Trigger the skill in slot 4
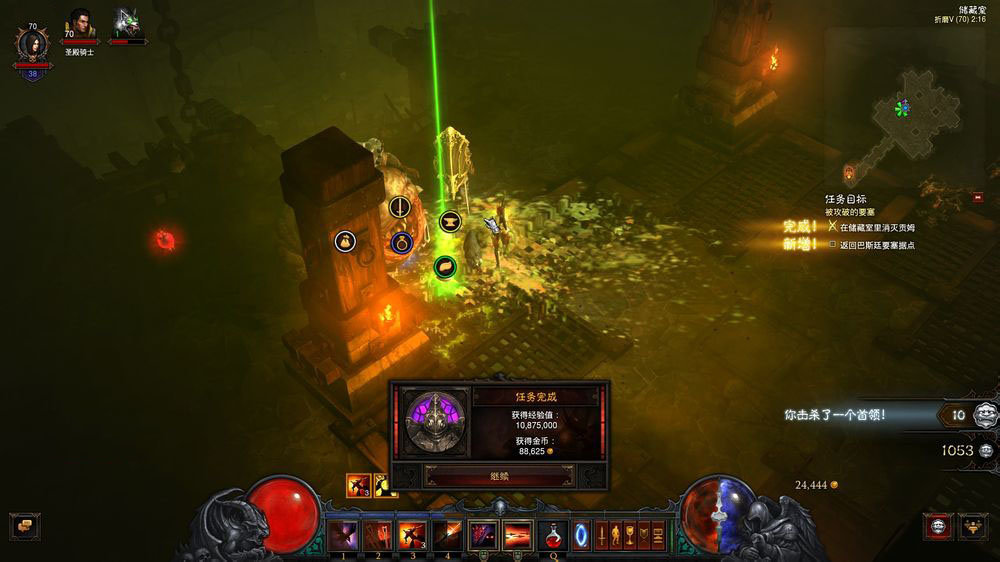Viewport: 1000px width, 562px height. pos(447,535)
